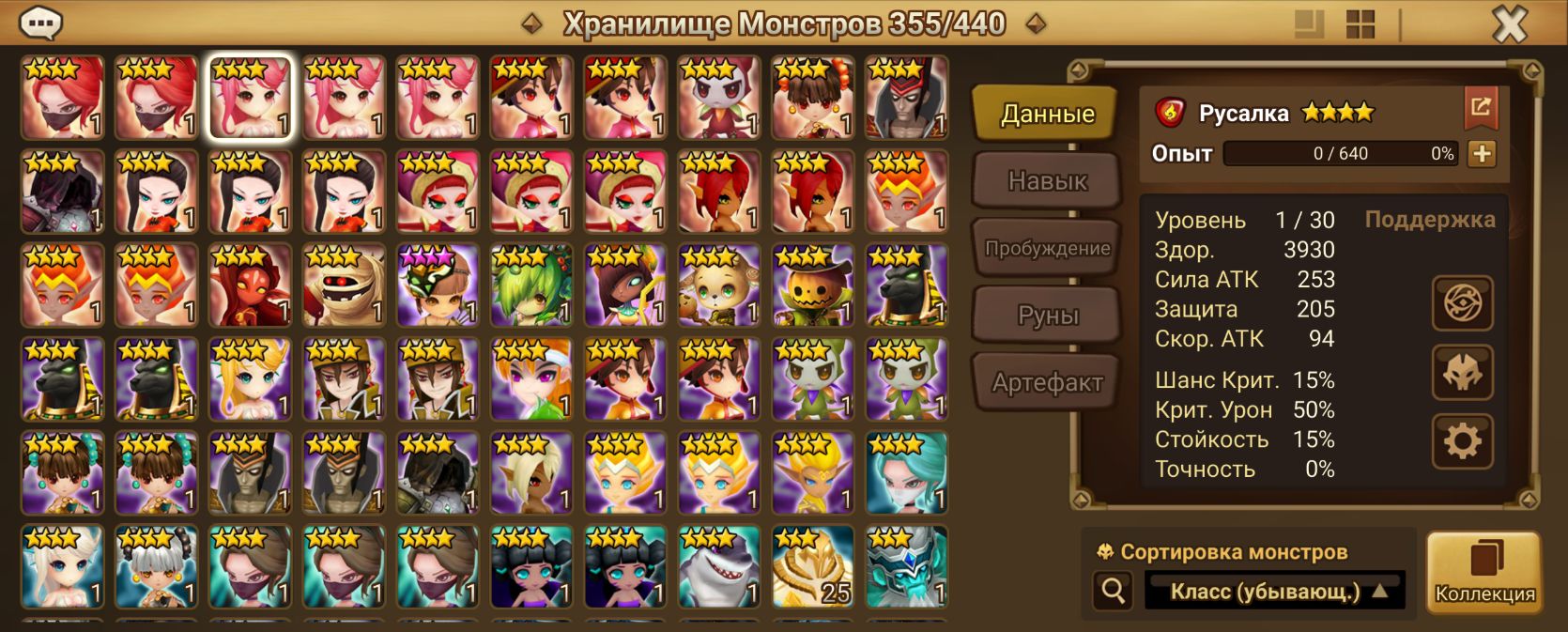Open the Пробуждение tab
The height and width of the screenshot is (632, 1568).
pos(1047,248)
